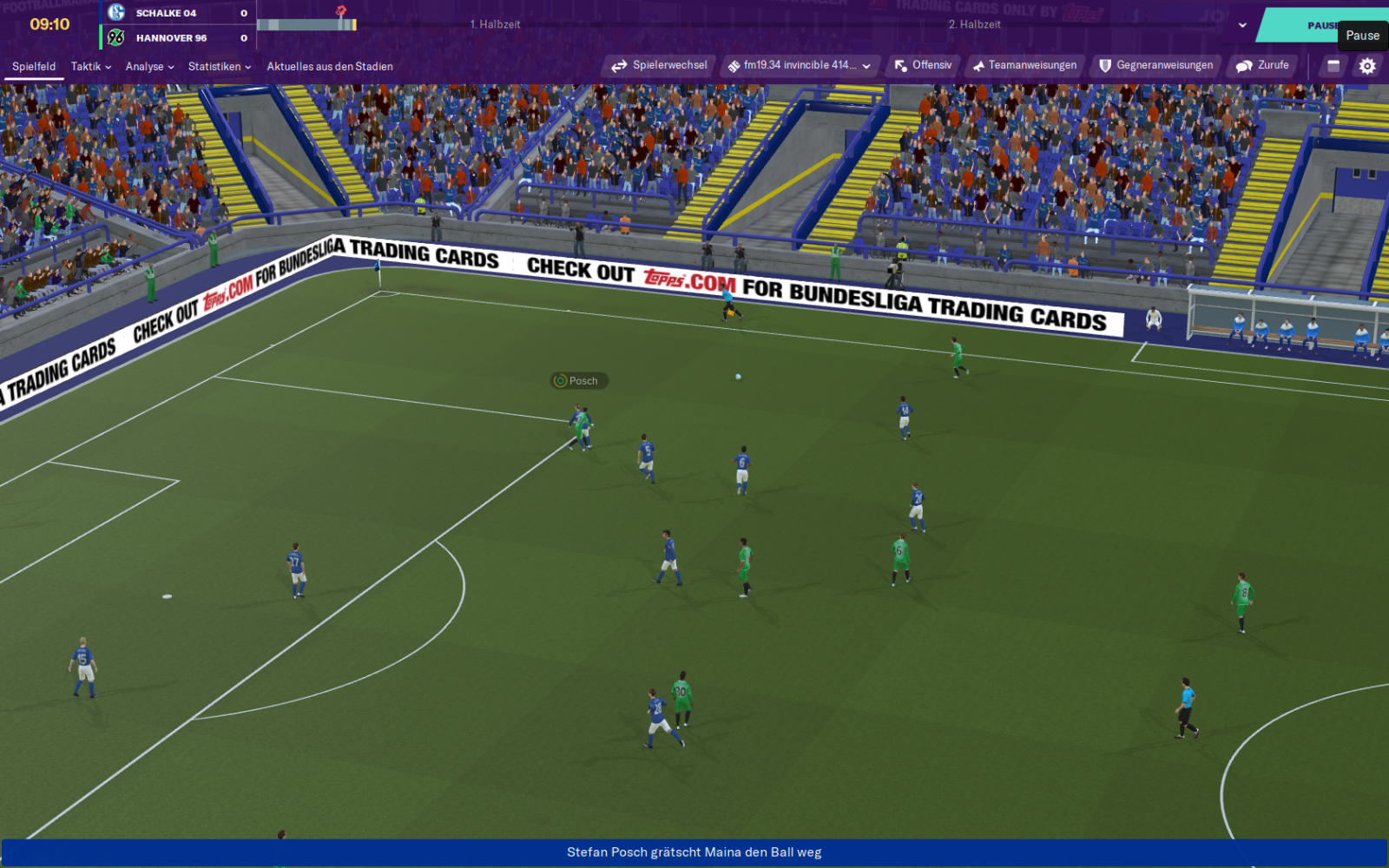Pause the match with the PAUSE button
This screenshot has height=868, width=1389.
[x=1320, y=25]
